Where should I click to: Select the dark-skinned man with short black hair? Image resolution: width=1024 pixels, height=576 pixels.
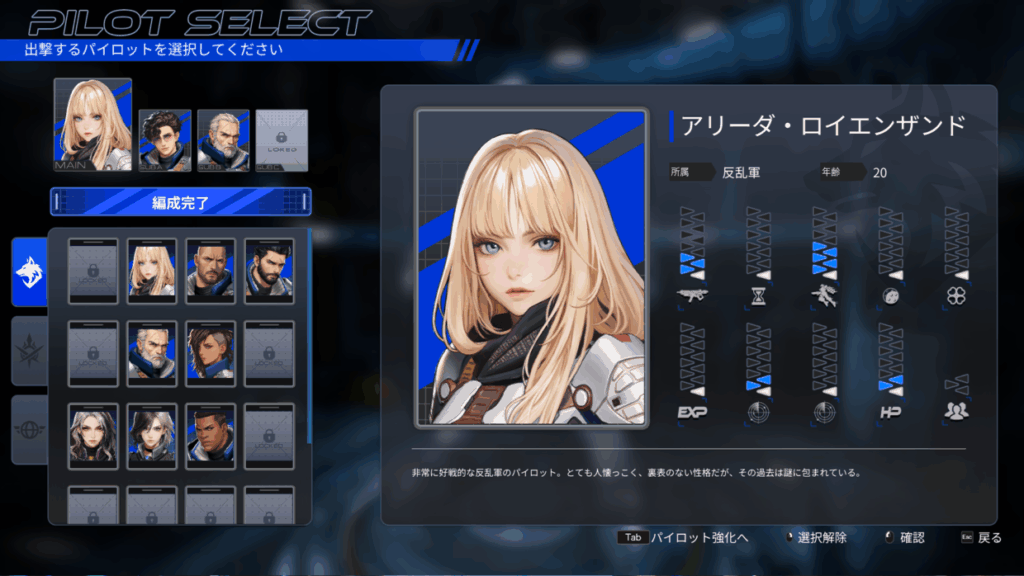tap(210, 435)
